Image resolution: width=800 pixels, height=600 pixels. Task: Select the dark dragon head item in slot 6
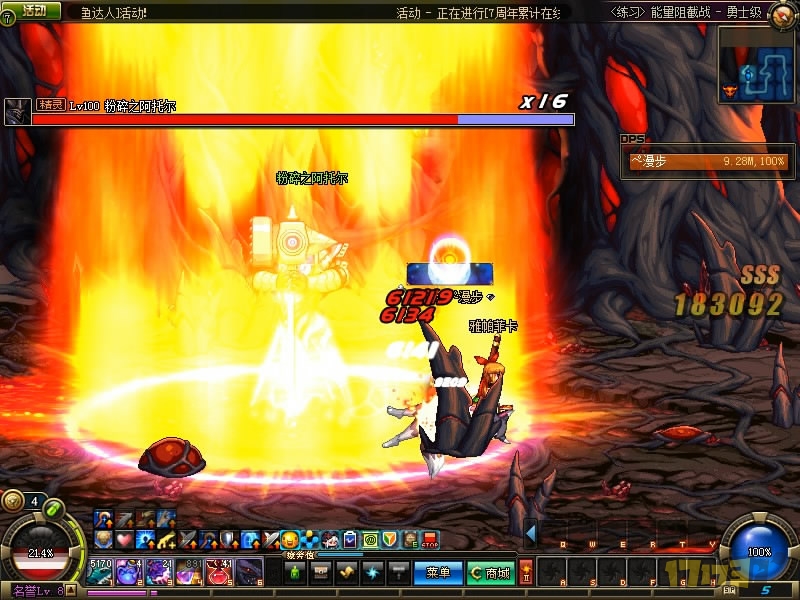(249, 572)
